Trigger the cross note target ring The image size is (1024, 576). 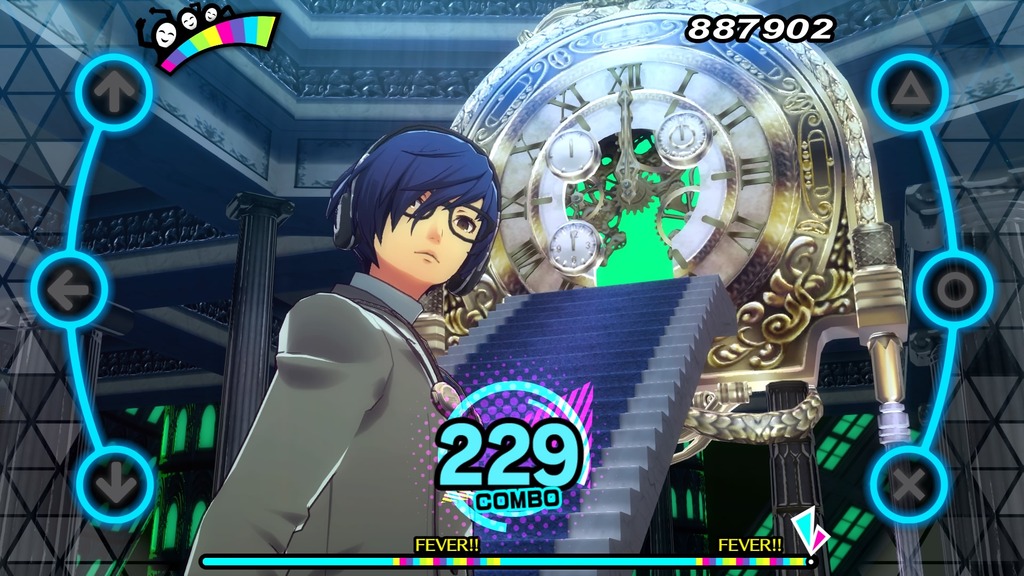coord(909,486)
